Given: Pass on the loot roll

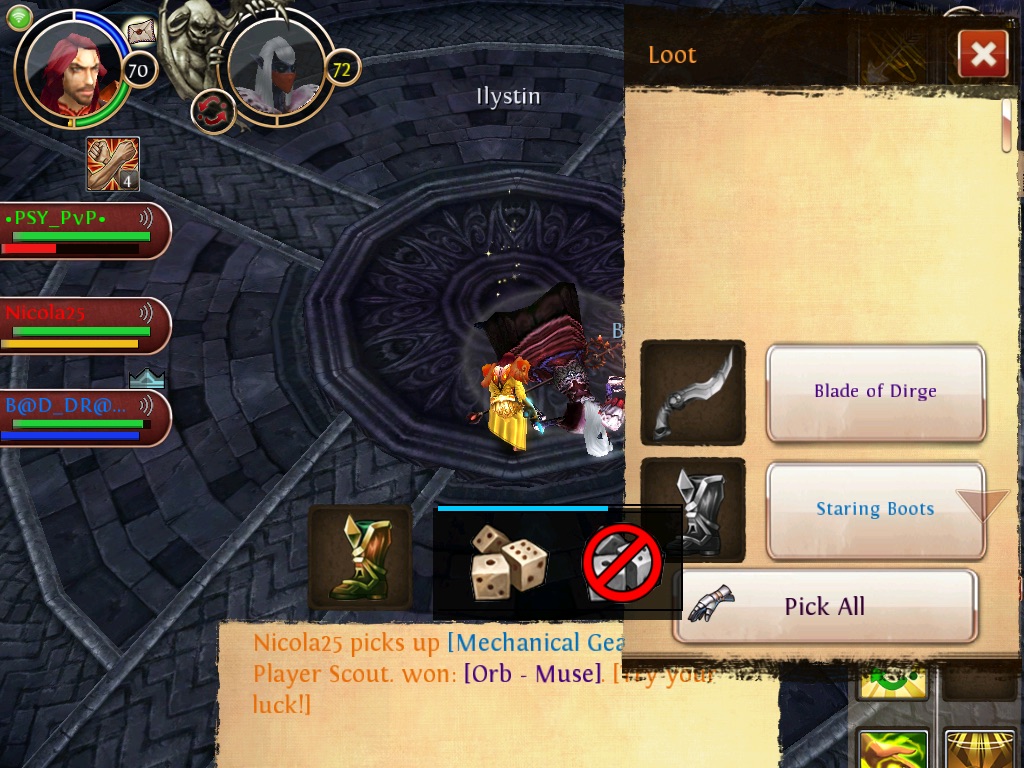Looking at the screenshot, I should click(622, 563).
